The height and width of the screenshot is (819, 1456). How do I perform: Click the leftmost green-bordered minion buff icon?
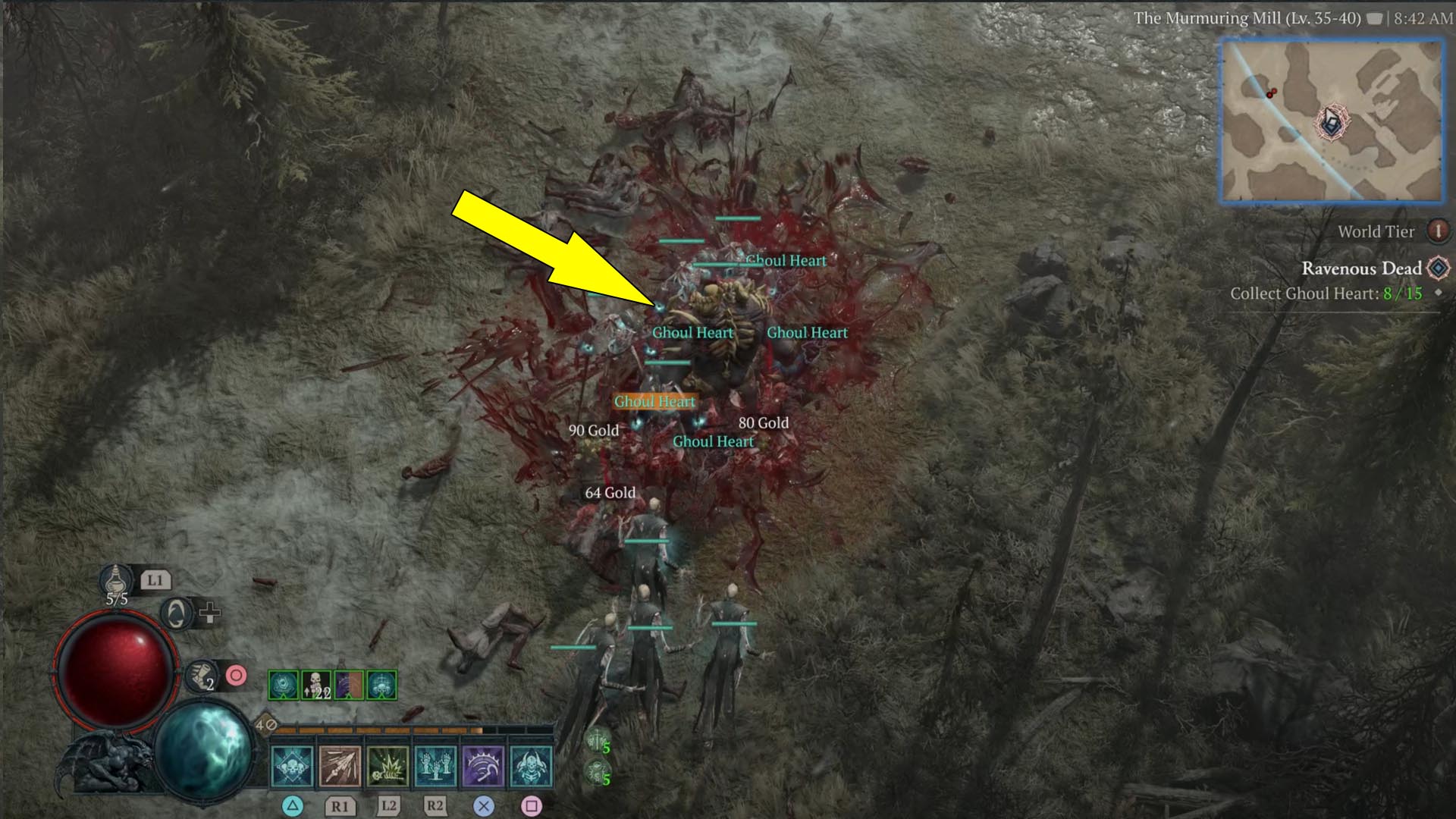click(x=283, y=685)
